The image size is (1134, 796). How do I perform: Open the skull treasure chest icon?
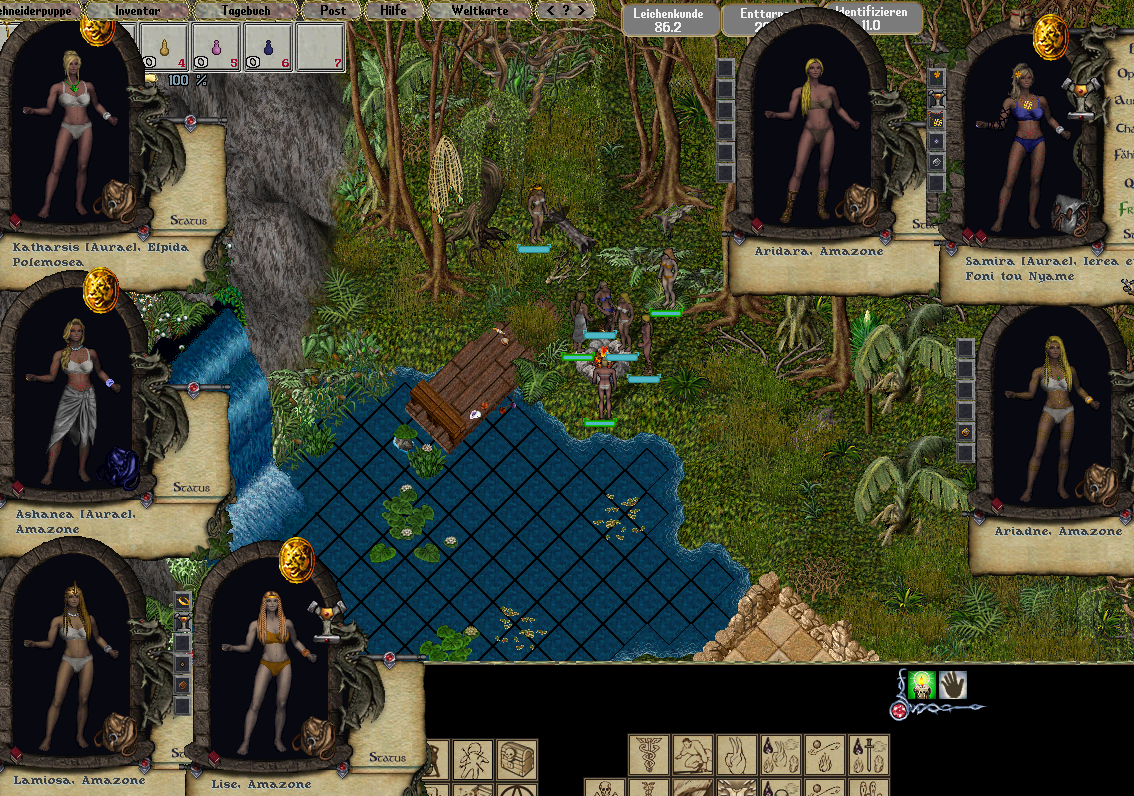518,758
